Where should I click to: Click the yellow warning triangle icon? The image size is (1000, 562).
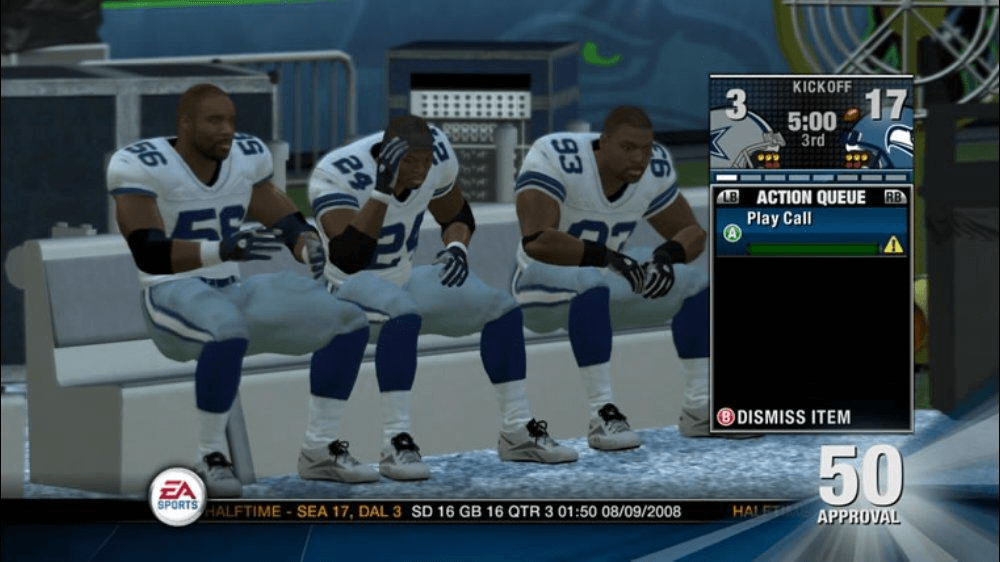(893, 244)
